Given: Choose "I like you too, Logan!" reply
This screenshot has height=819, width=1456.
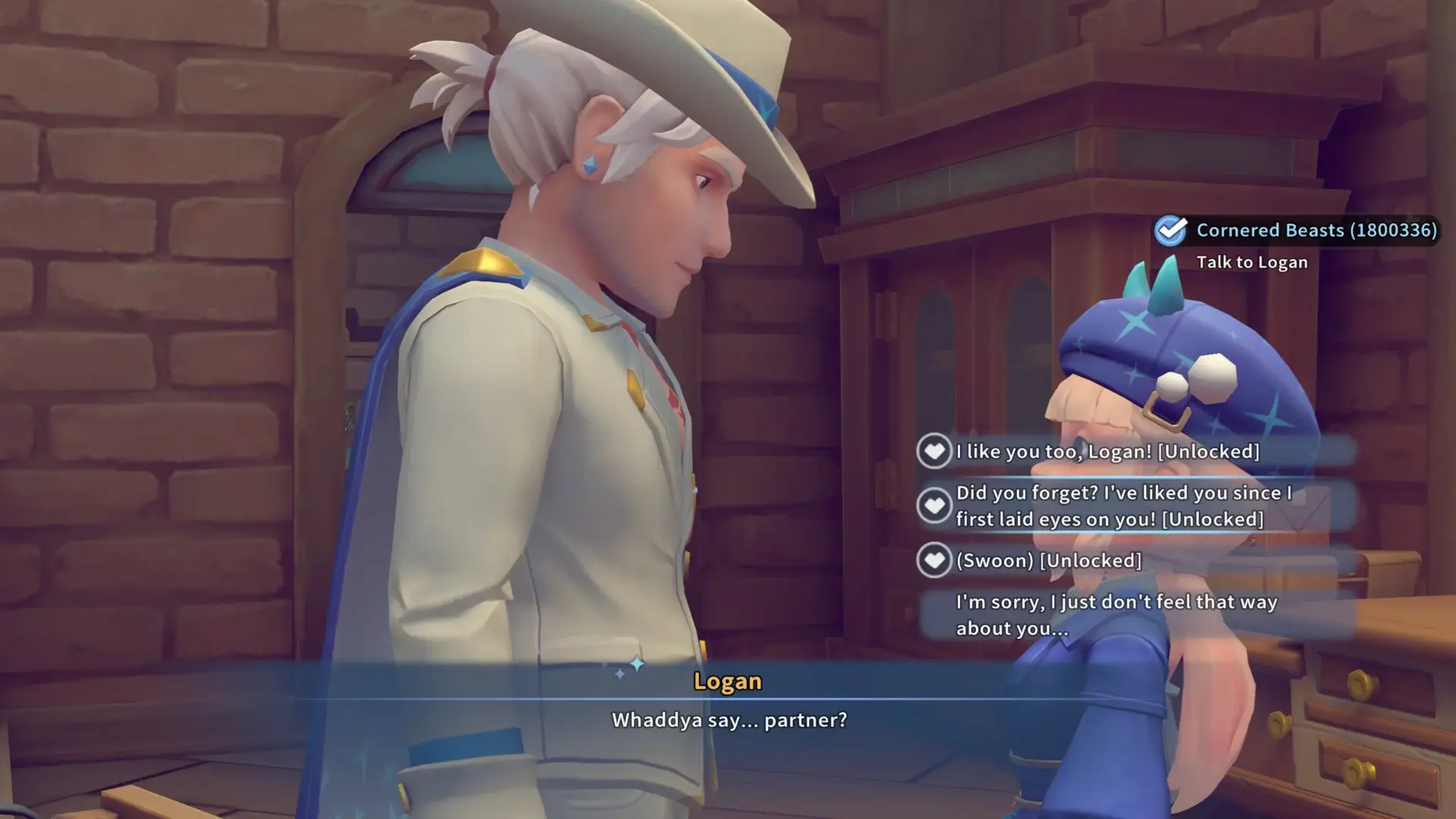Looking at the screenshot, I should click(x=1107, y=452).
